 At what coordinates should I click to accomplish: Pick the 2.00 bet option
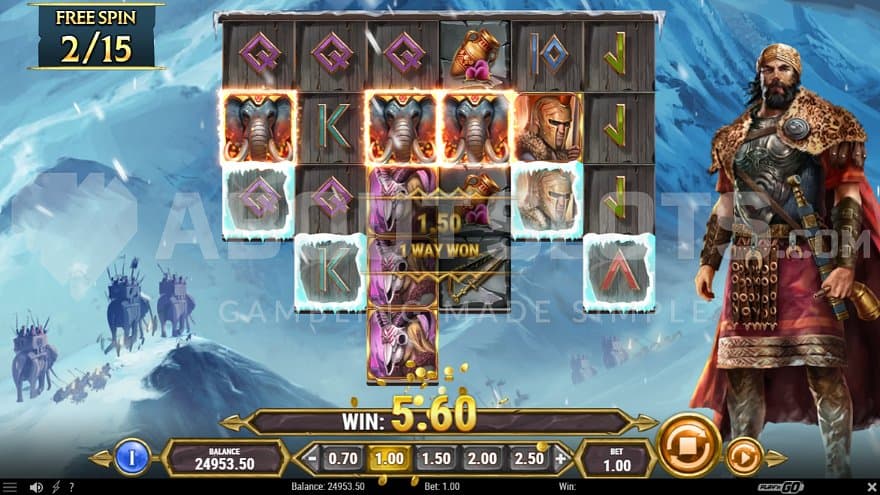481,459
